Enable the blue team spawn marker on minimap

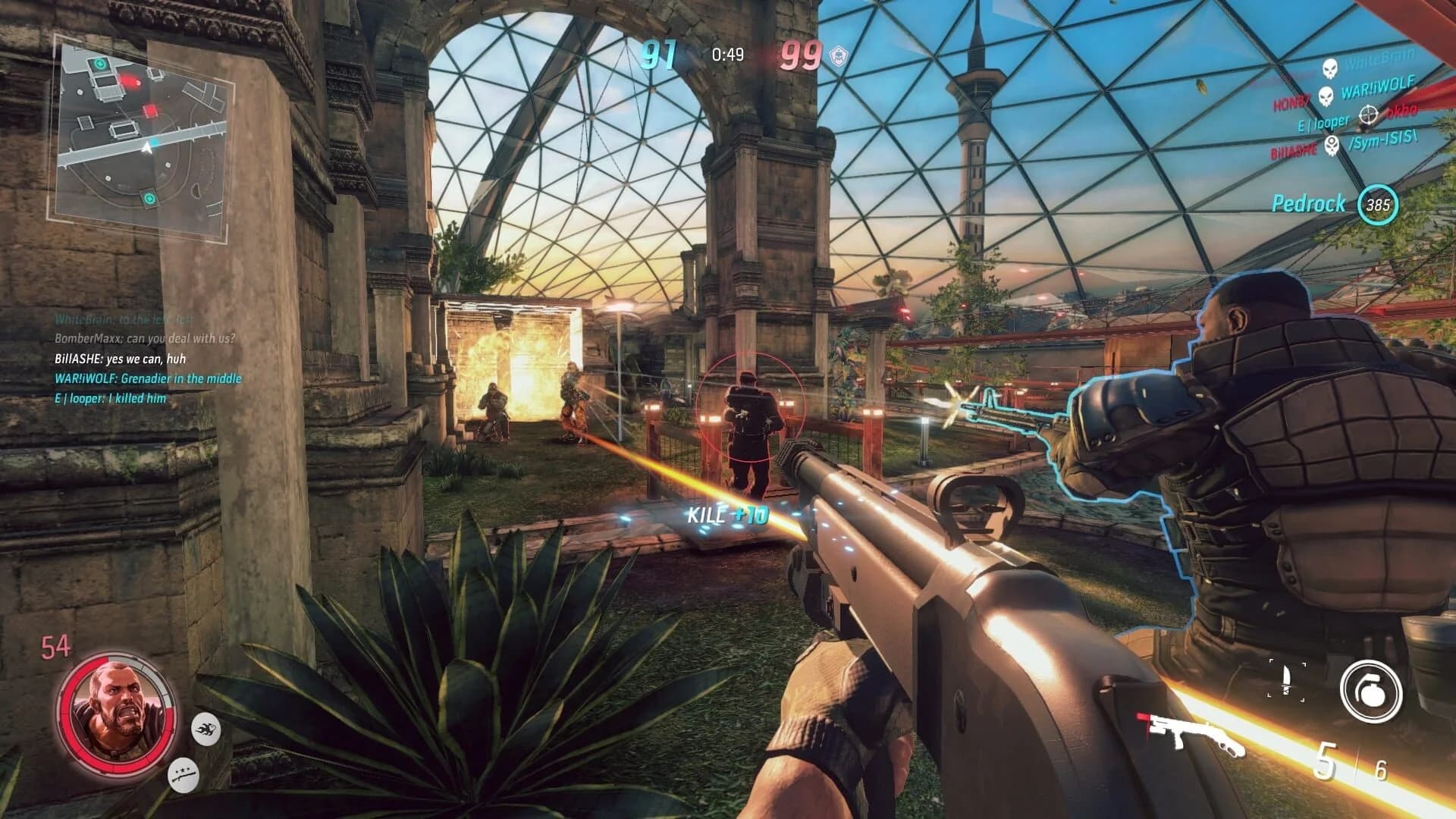(x=153, y=143)
